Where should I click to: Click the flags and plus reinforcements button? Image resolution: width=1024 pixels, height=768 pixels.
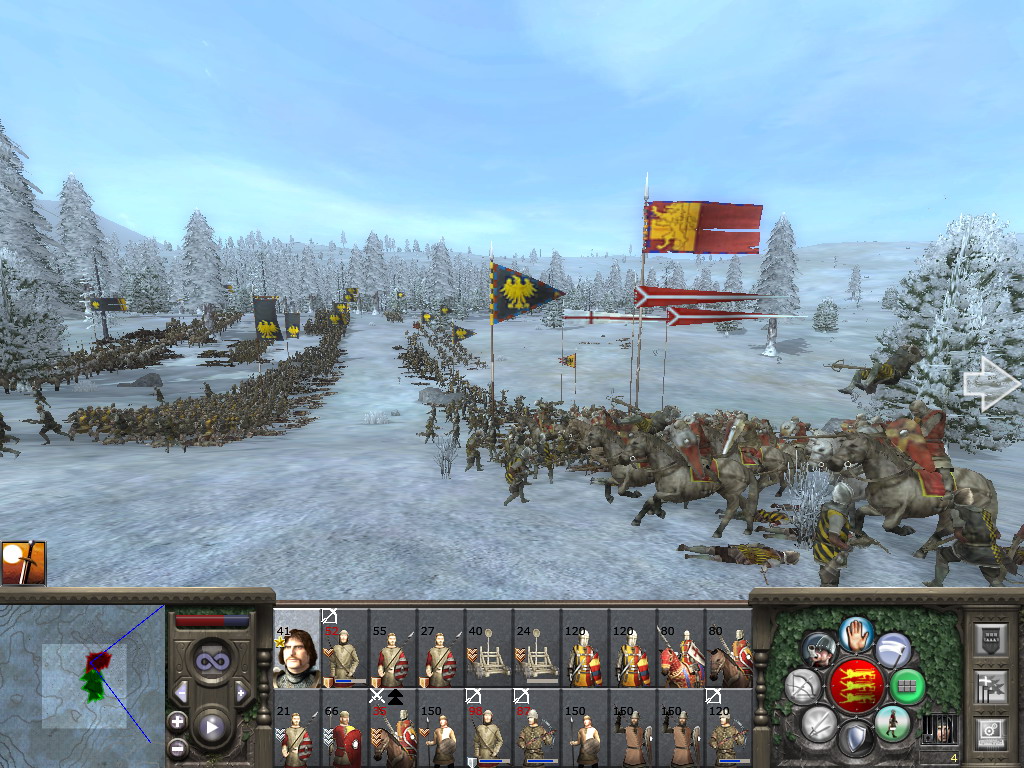click(990, 686)
